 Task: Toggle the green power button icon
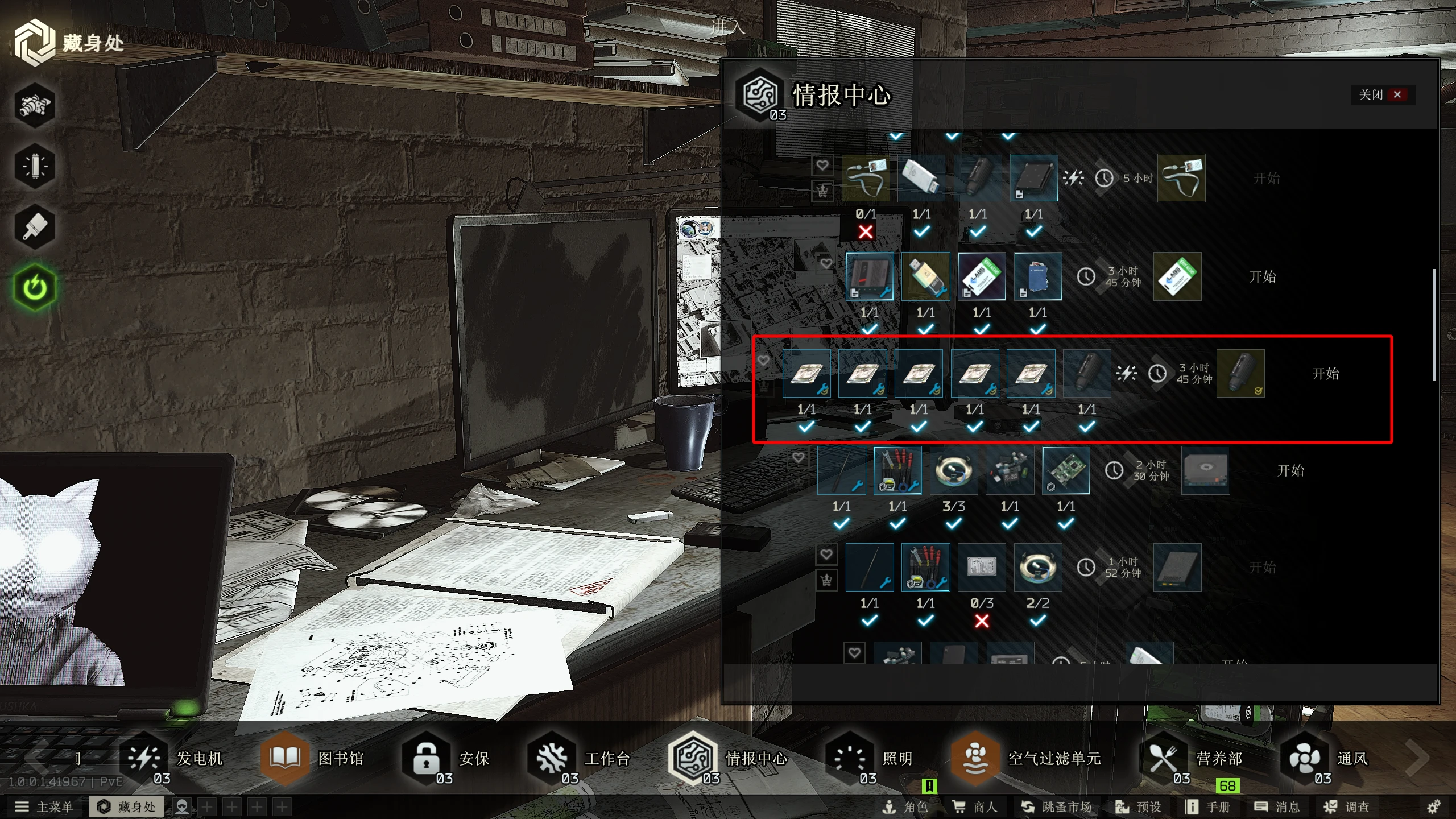coord(35,287)
